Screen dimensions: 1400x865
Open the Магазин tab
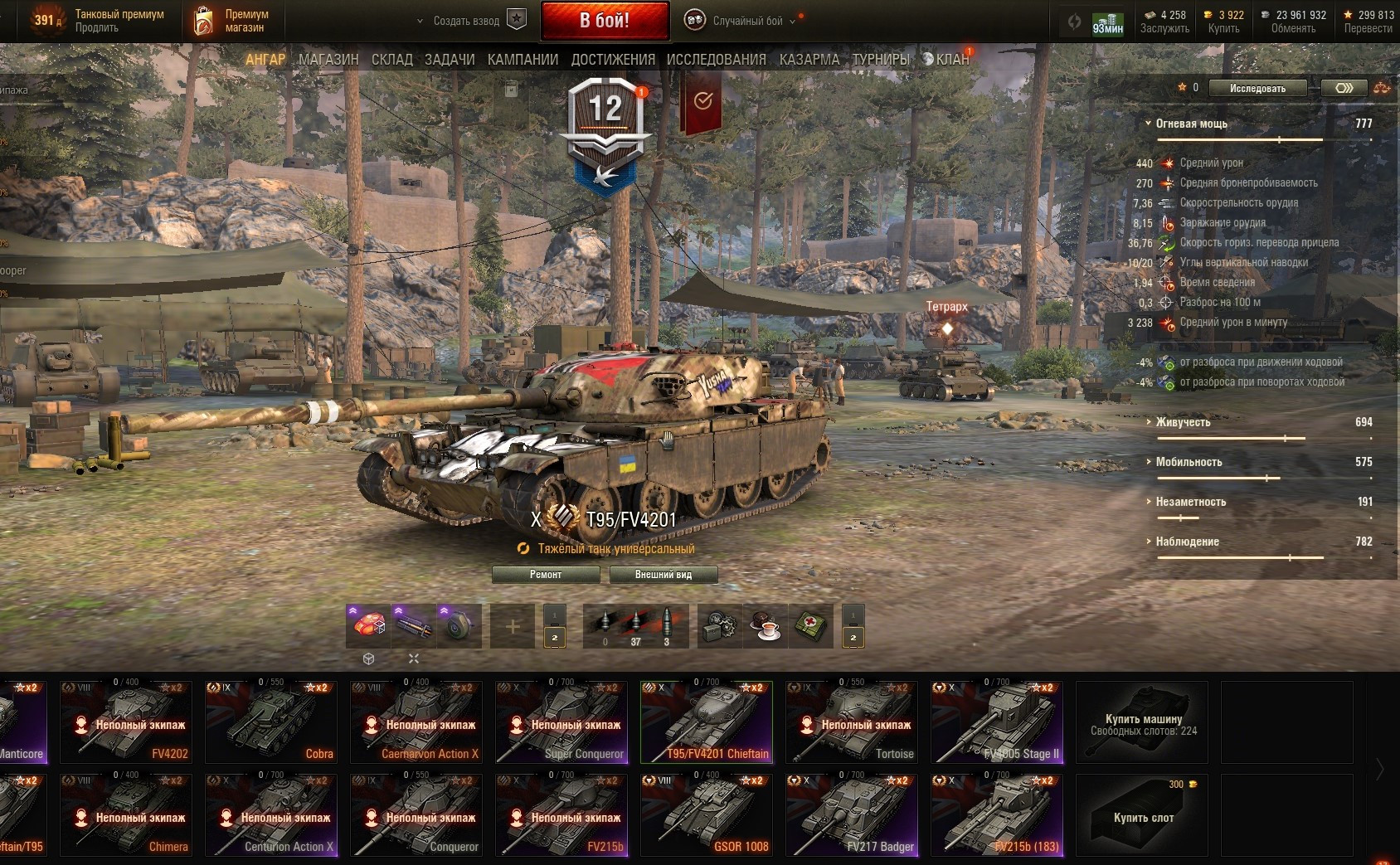tap(328, 60)
